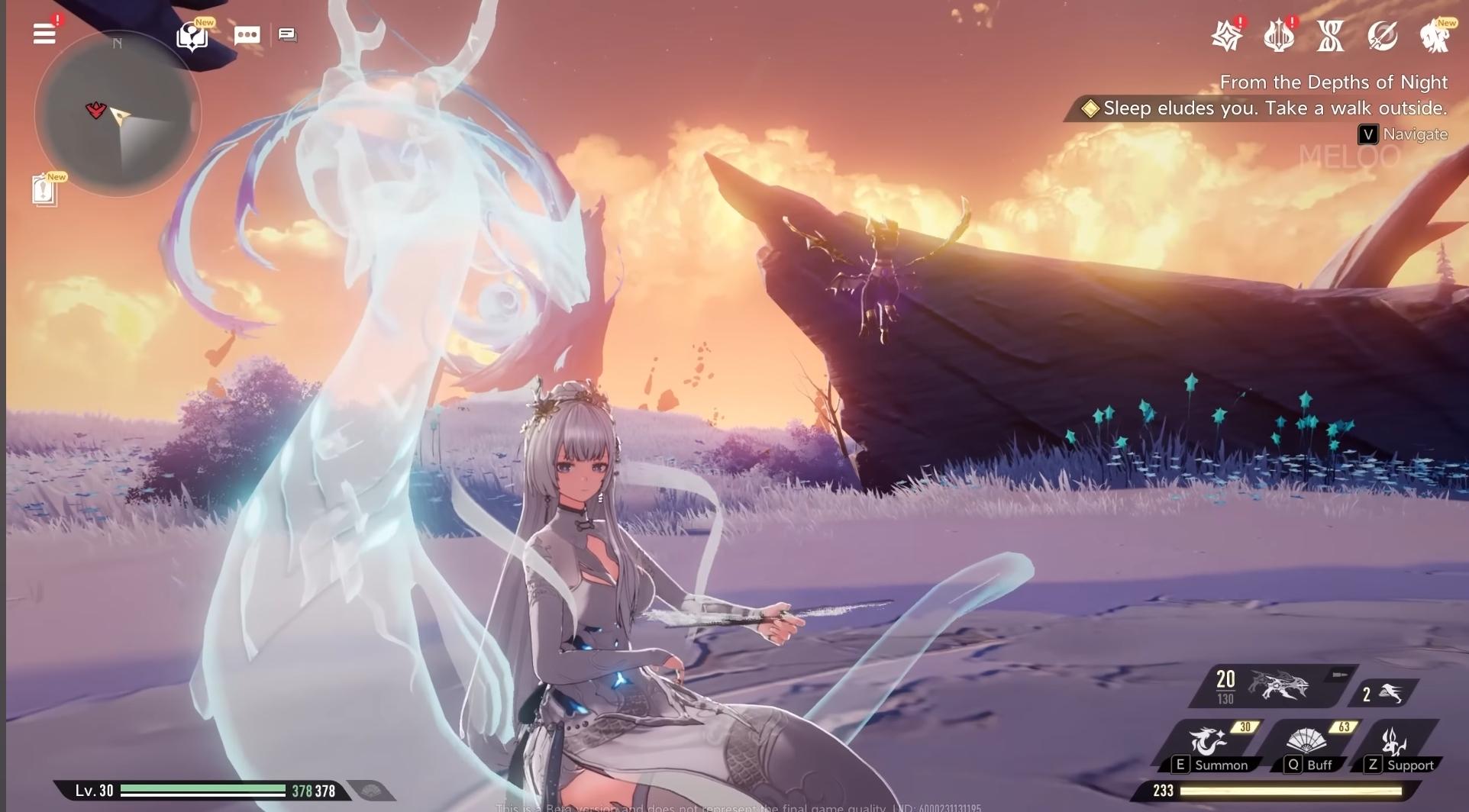This screenshot has width=1469, height=812.
Task: Open the hourglass icon
Action: 1330,36
